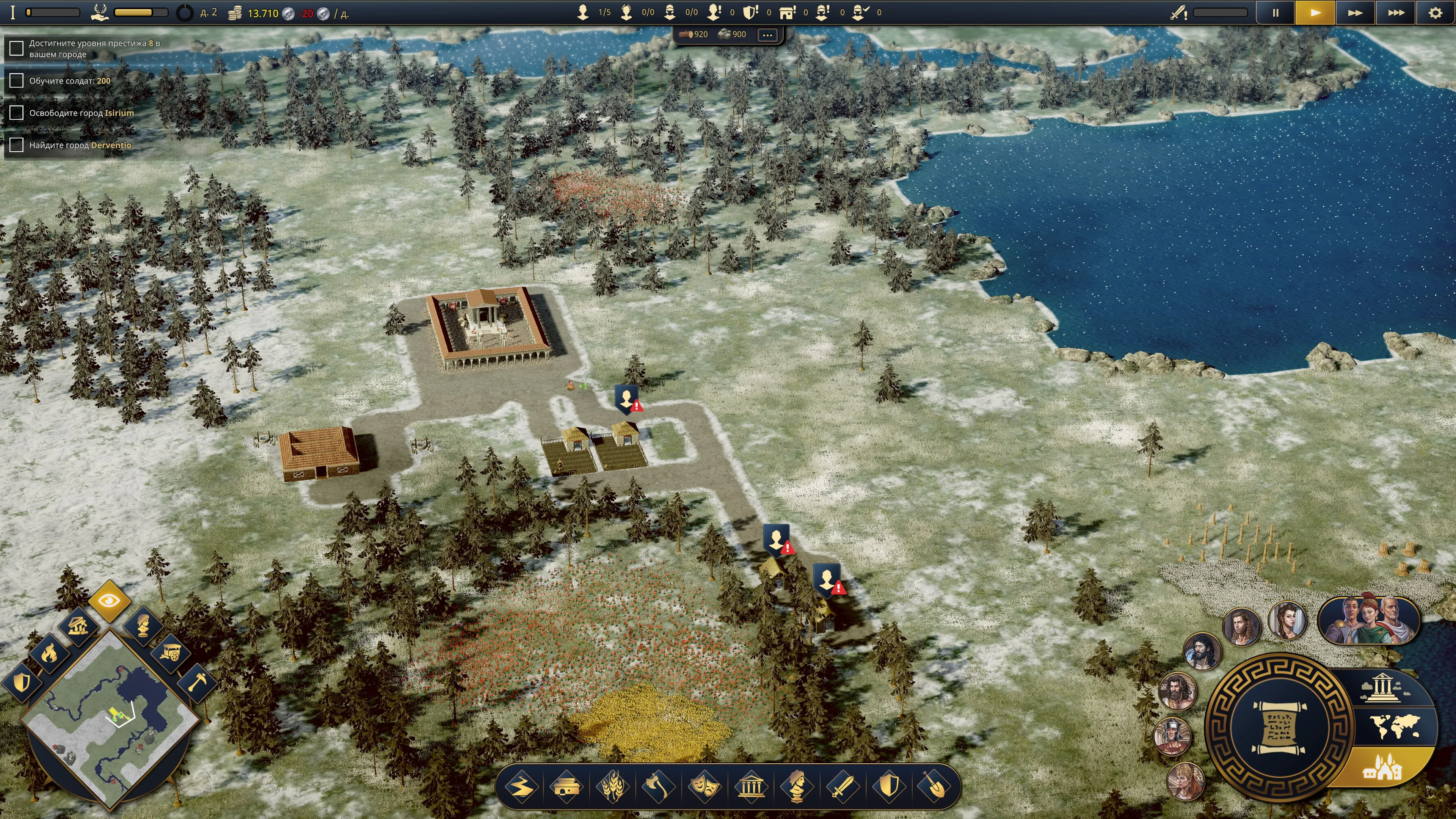Screen dimensions: 1456x819
Task: Pause the game with the pause button
Action: [x=1275, y=13]
